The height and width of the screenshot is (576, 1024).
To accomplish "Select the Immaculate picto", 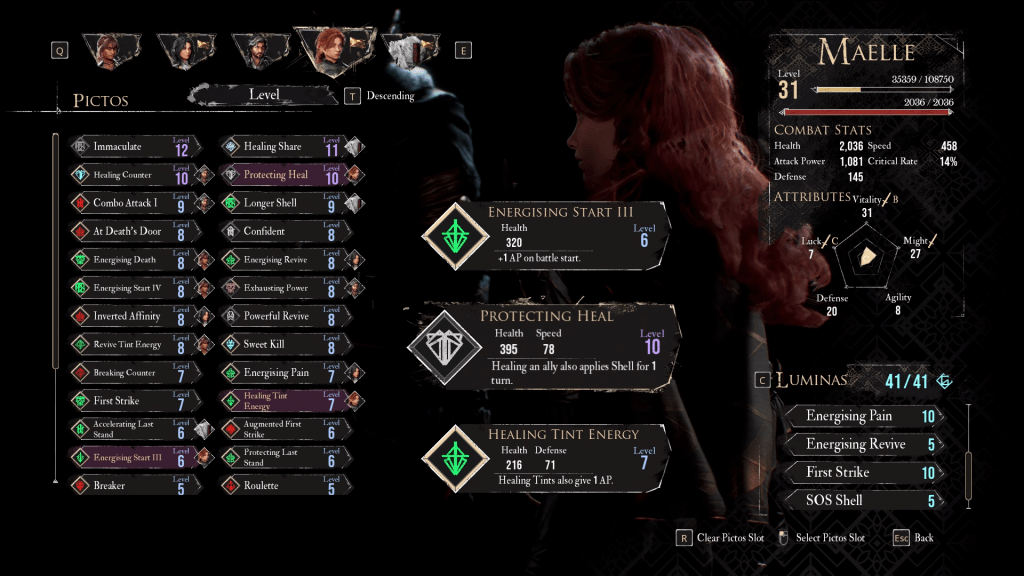I will [130, 147].
